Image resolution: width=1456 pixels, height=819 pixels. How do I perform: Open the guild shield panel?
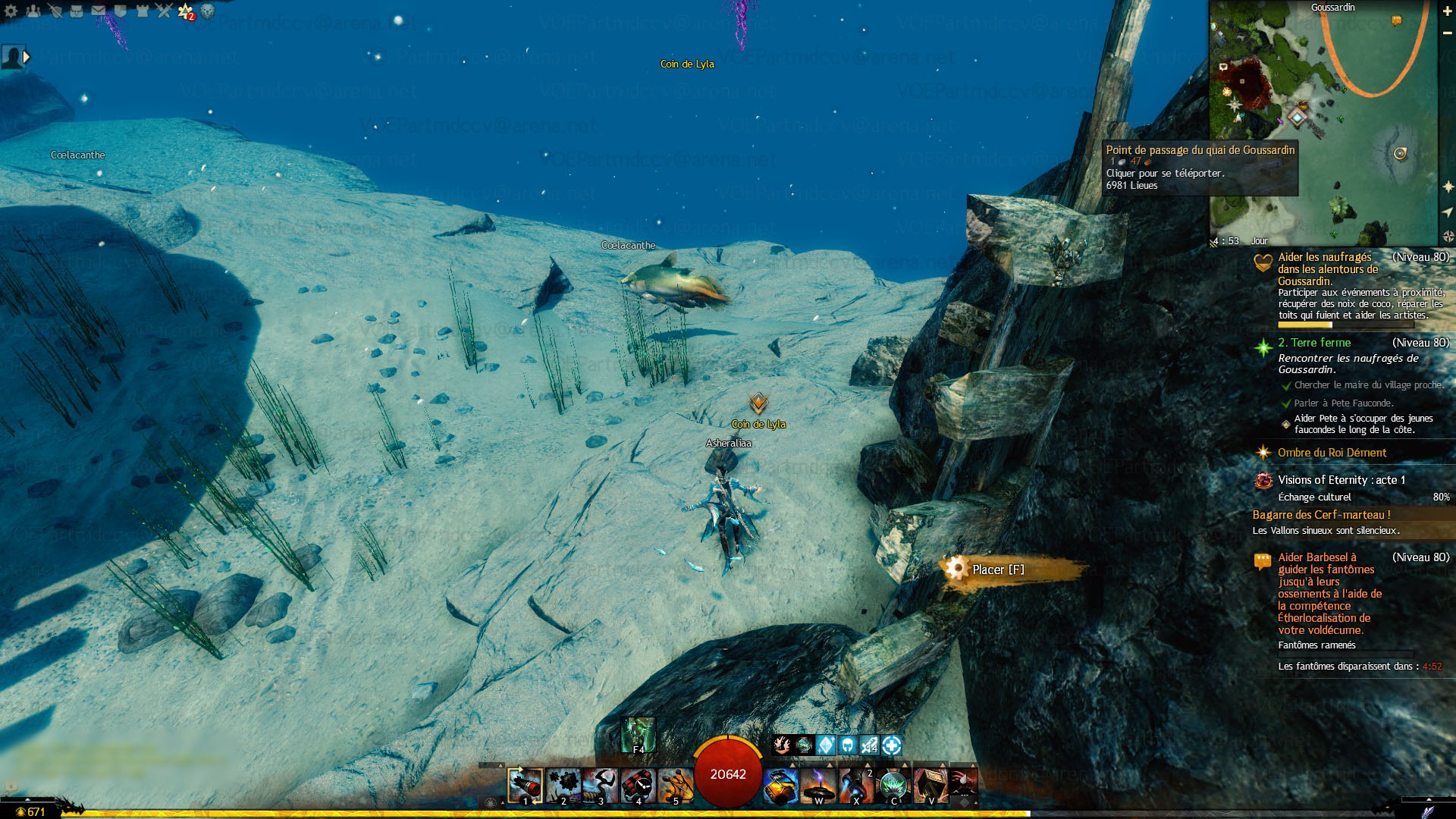[x=121, y=11]
